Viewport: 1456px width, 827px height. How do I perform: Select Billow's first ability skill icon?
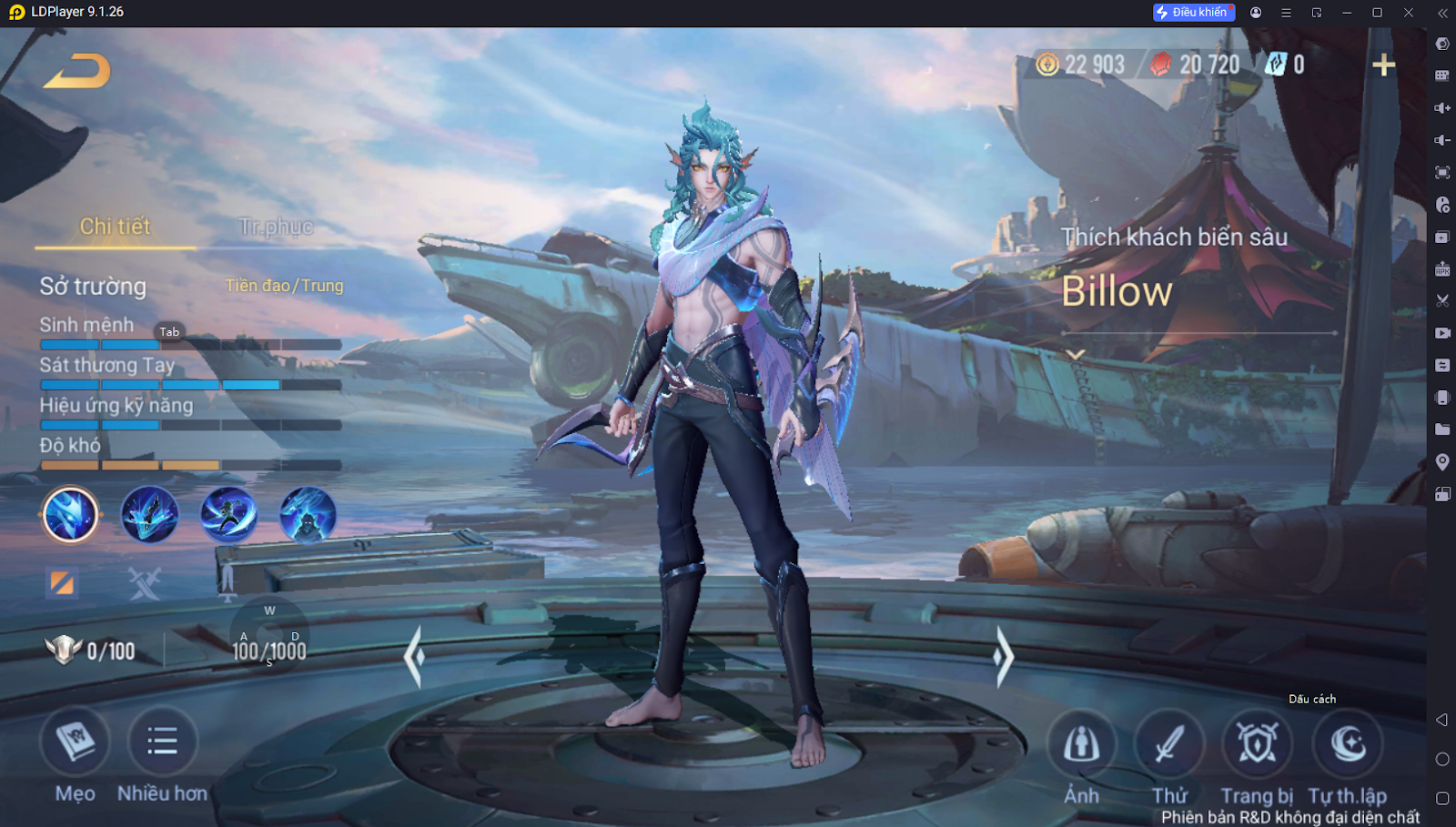tap(70, 515)
